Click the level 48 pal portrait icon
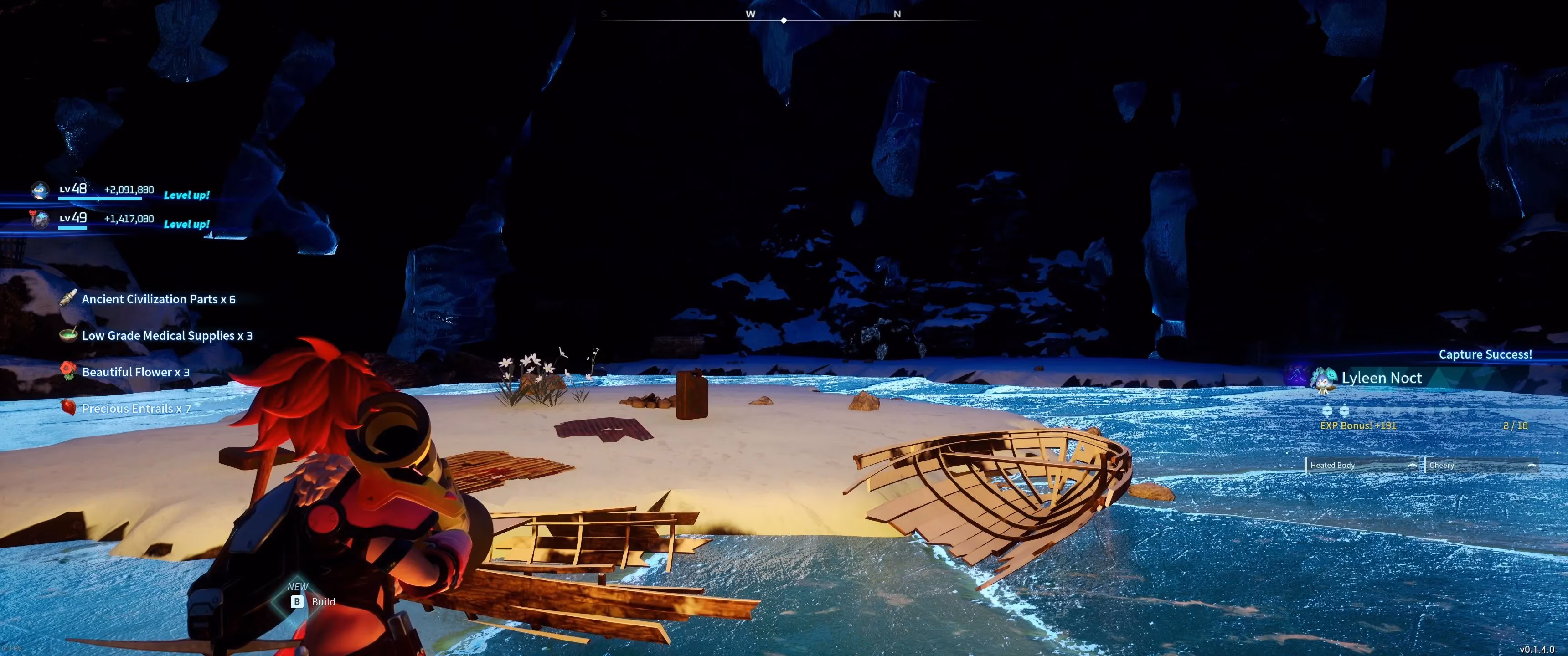Screen dimensions: 1568x656 [40, 191]
